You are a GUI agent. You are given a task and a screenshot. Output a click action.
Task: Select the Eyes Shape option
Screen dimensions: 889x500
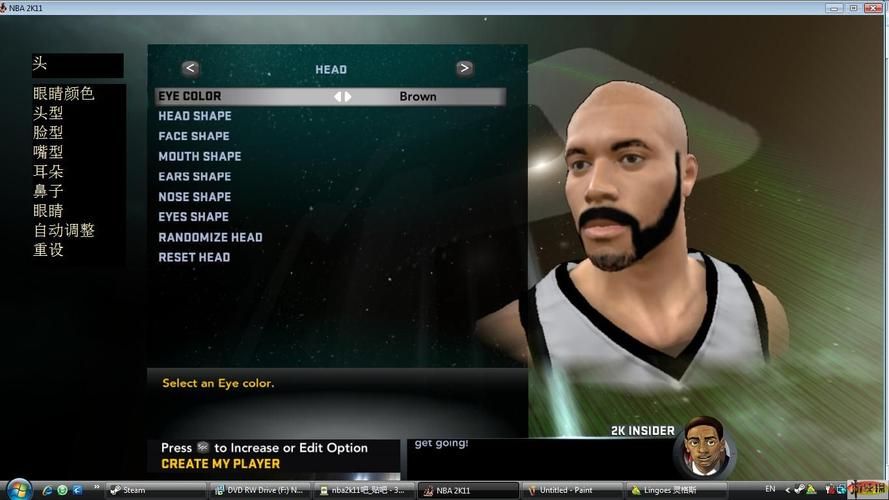point(194,217)
